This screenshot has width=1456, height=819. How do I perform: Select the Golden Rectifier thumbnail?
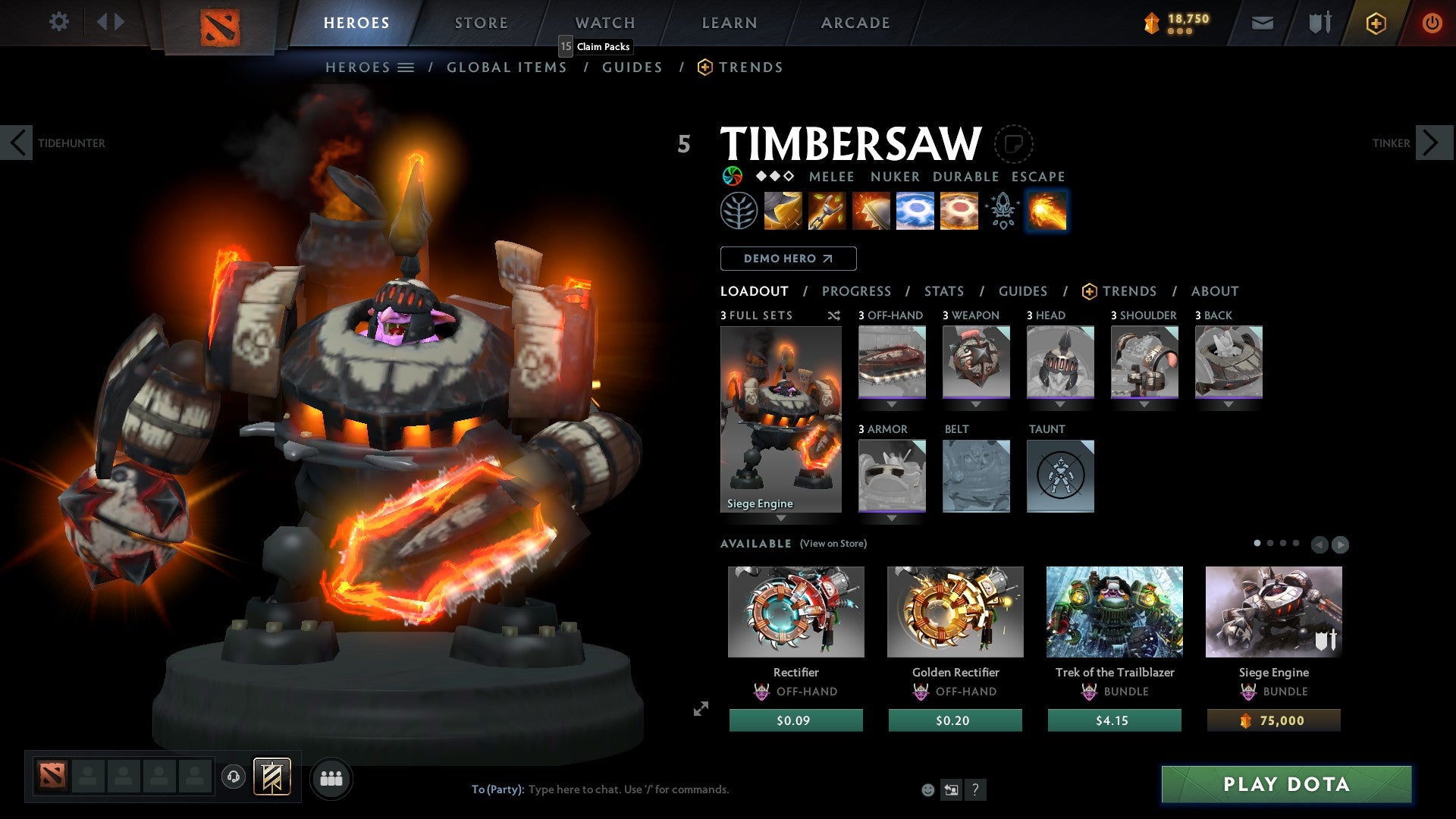pyautogui.click(x=955, y=611)
